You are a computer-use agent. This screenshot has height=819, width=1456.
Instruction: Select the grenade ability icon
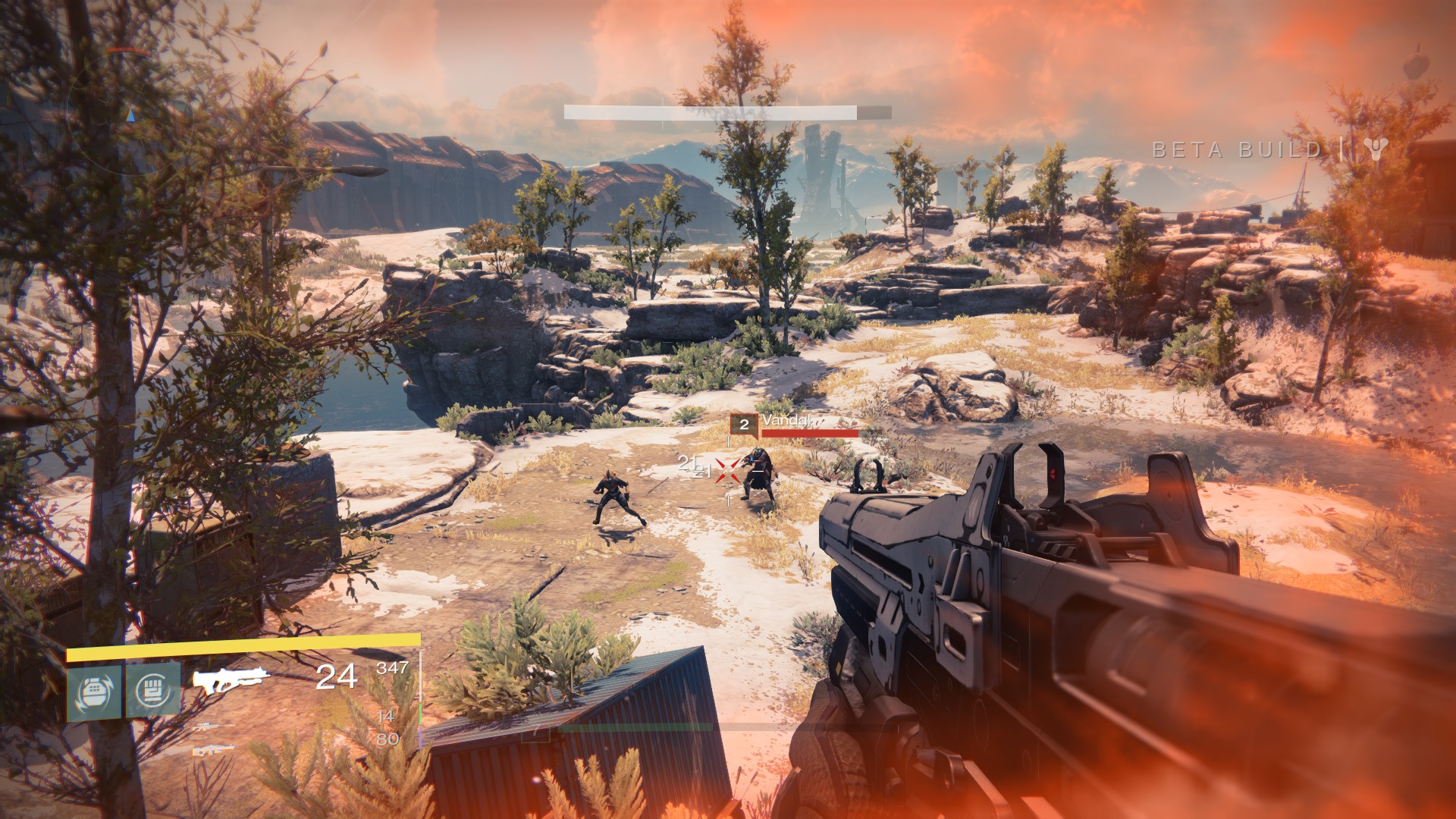coord(94,691)
